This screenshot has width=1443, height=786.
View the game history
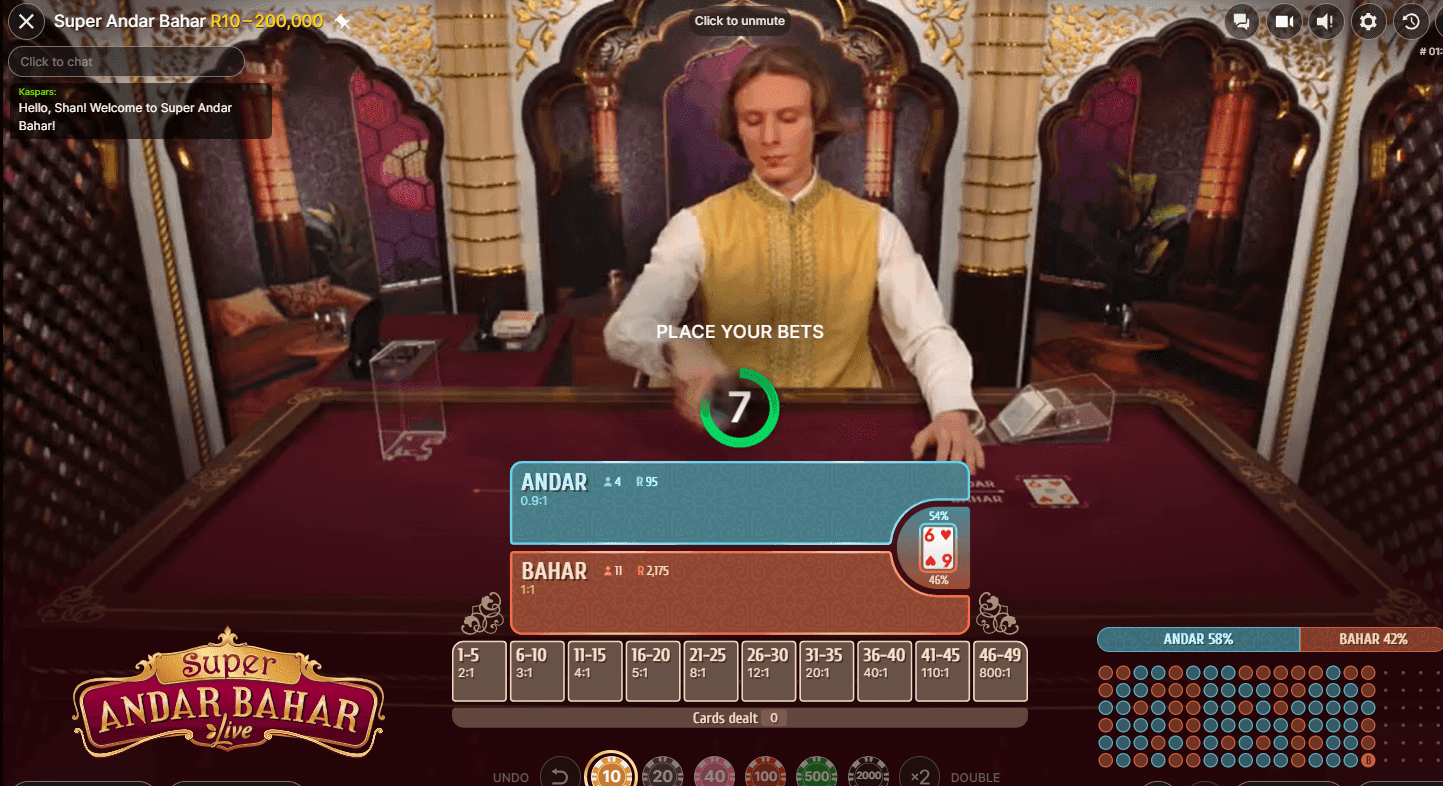[1410, 21]
